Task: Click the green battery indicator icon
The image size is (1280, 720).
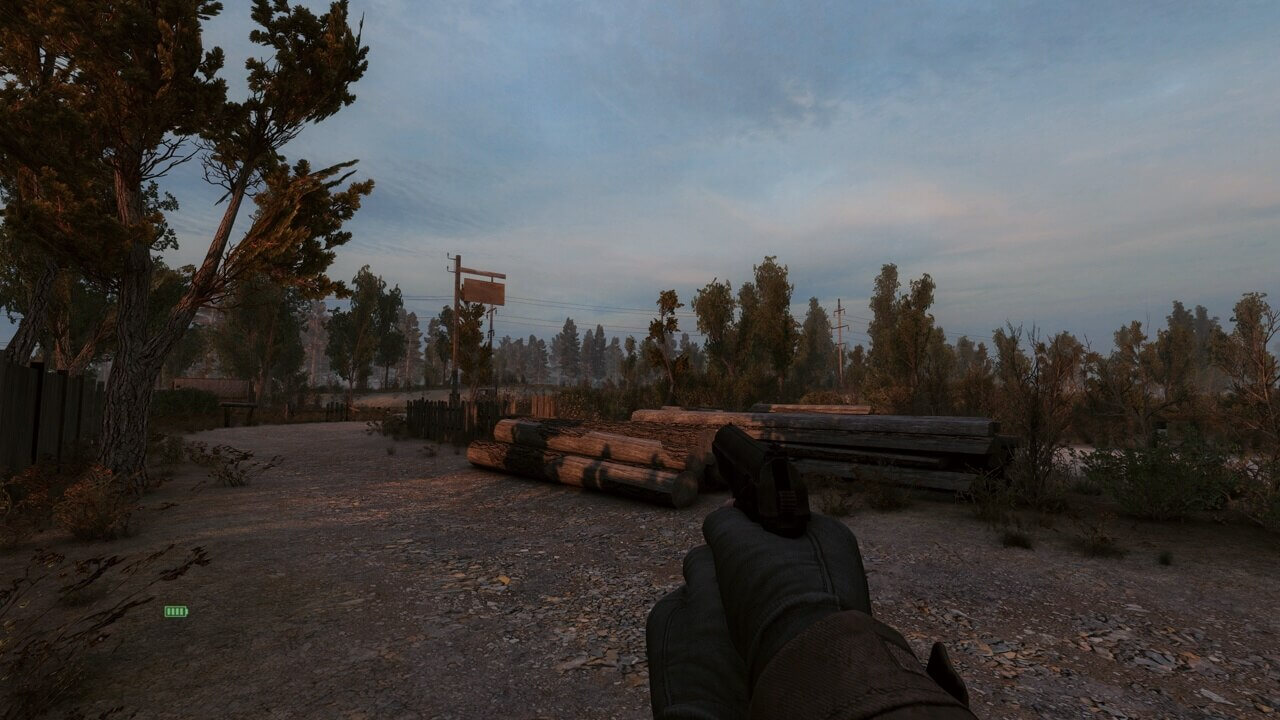Action: coord(176,611)
